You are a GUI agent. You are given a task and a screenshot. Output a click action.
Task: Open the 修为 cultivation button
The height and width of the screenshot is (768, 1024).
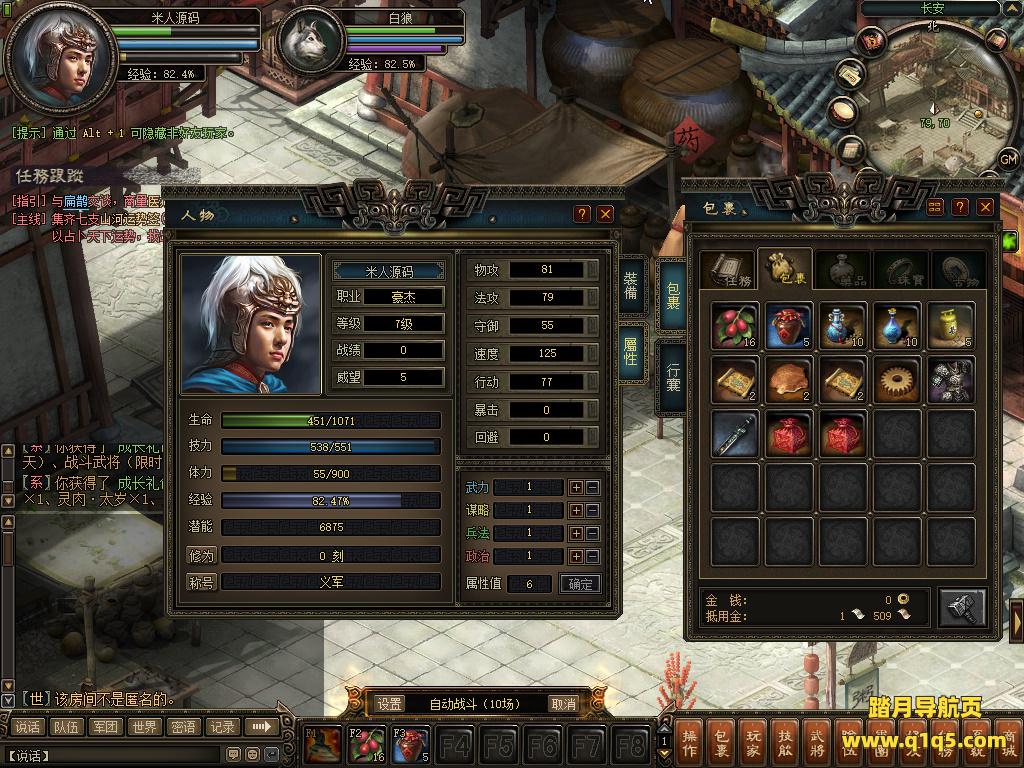coord(201,555)
